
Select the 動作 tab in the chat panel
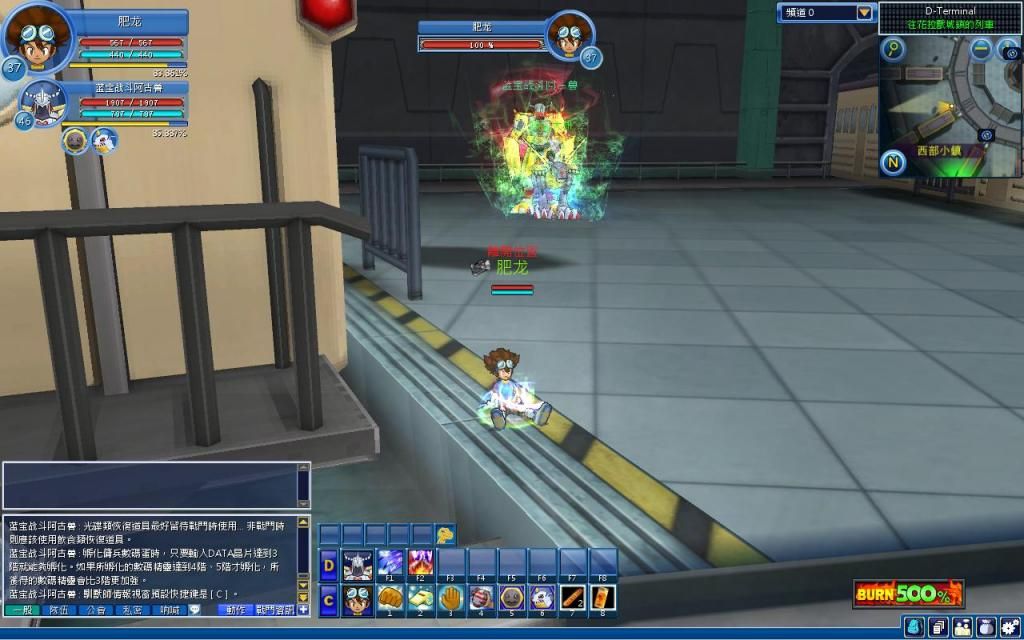coord(235,609)
